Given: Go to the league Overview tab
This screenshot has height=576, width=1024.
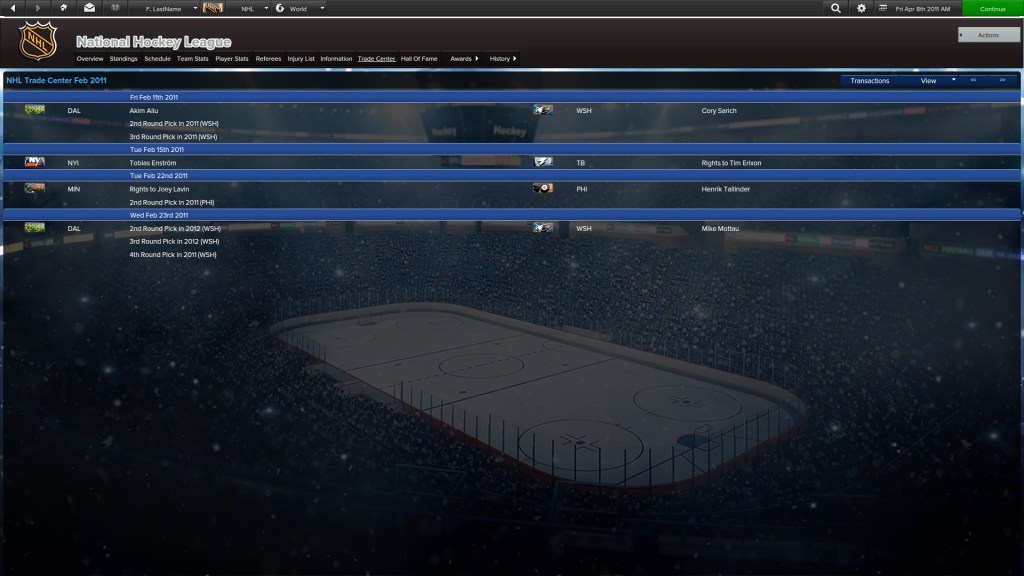Looking at the screenshot, I should (x=90, y=59).
